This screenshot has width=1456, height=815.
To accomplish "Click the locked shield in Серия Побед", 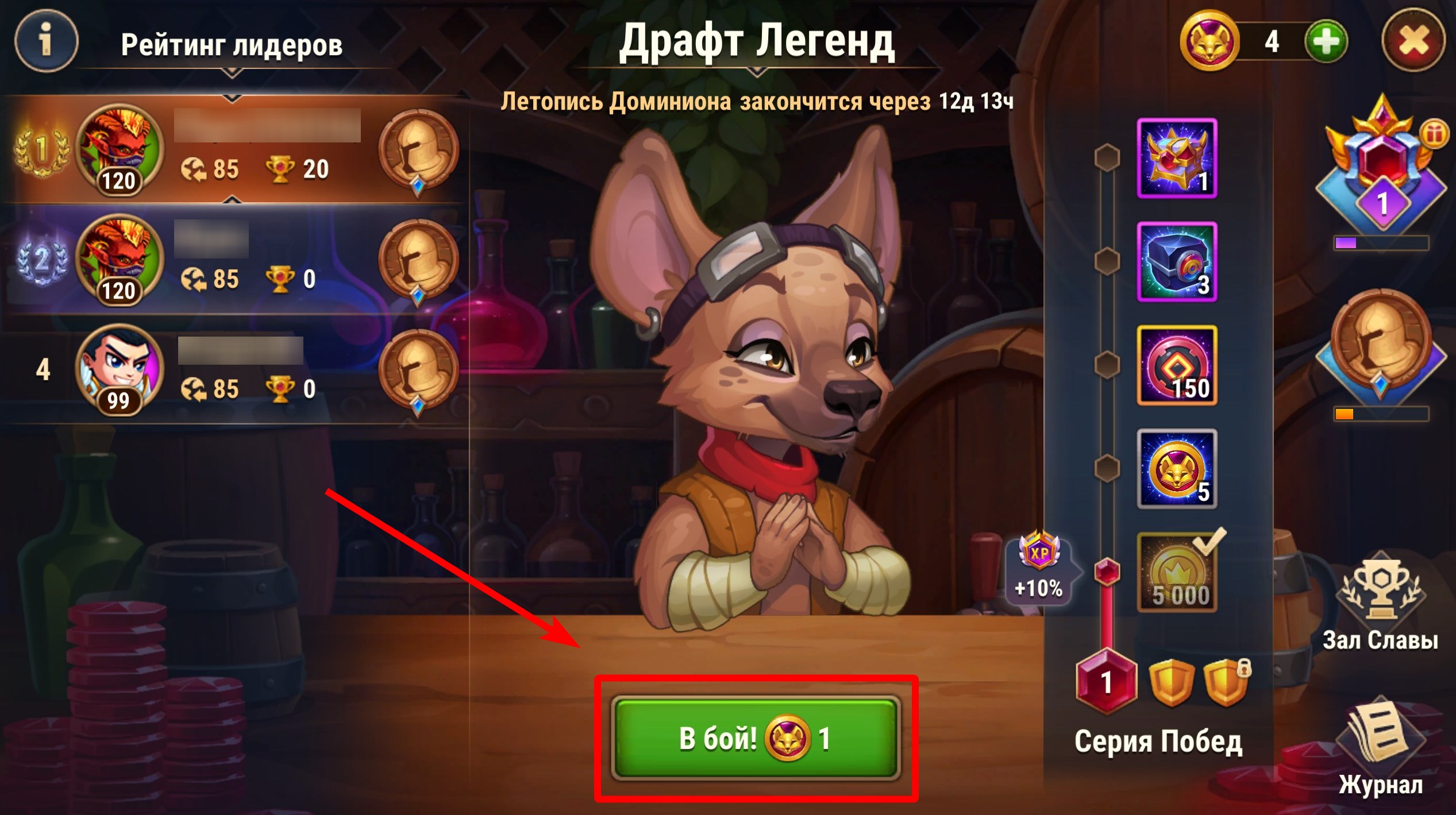I will (1225, 683).
